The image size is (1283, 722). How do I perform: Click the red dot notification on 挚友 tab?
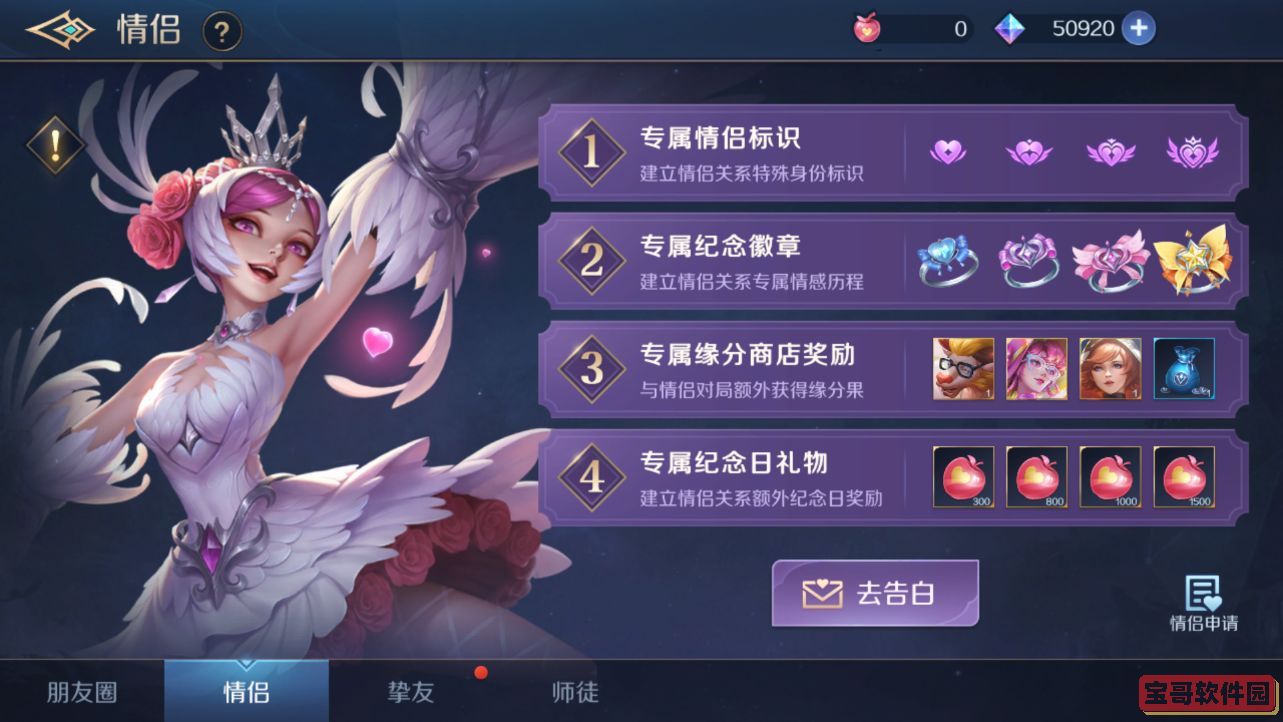(x=480, y=672)
